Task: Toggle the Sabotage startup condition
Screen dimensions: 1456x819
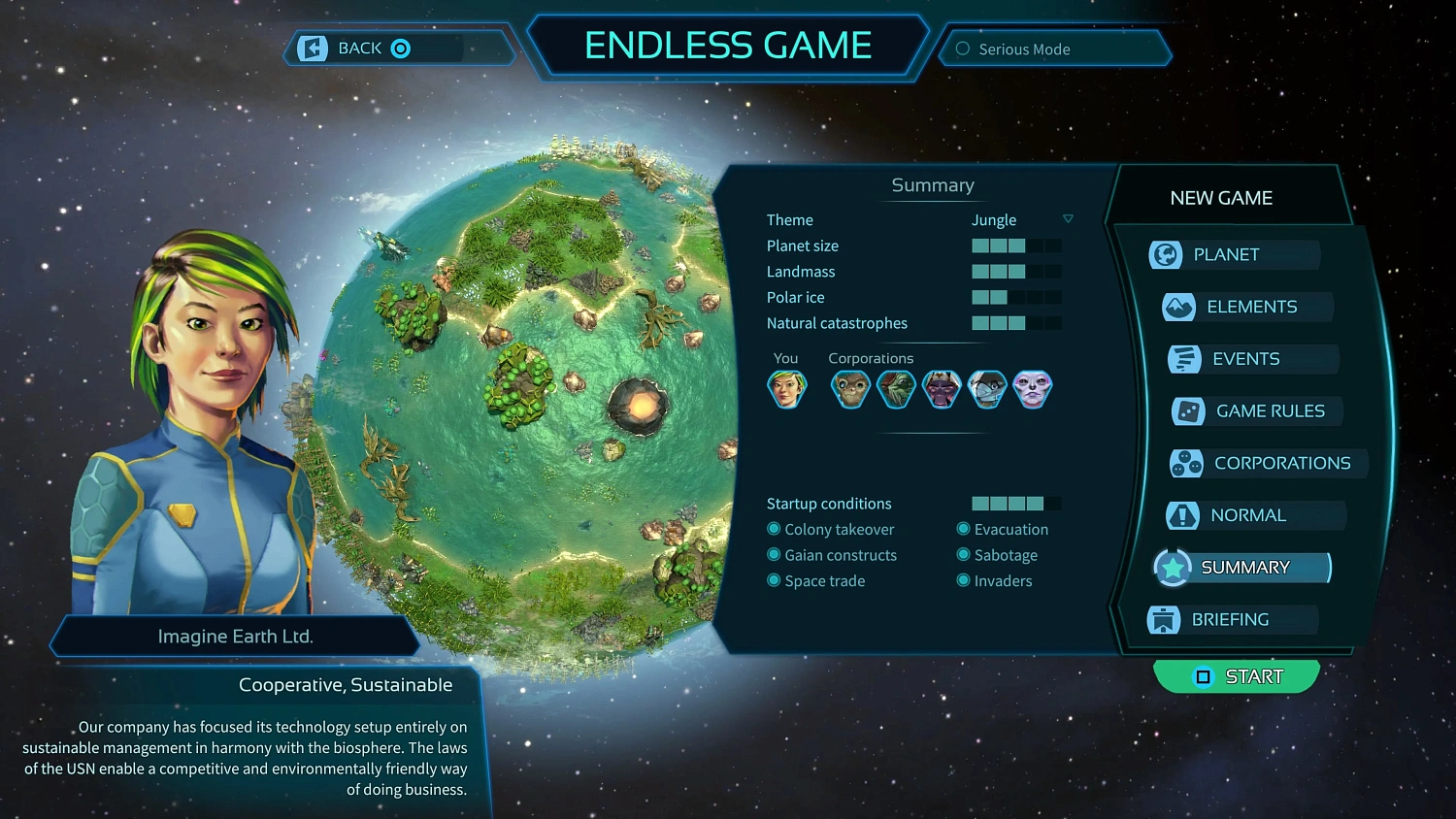Action: [962, 555]
